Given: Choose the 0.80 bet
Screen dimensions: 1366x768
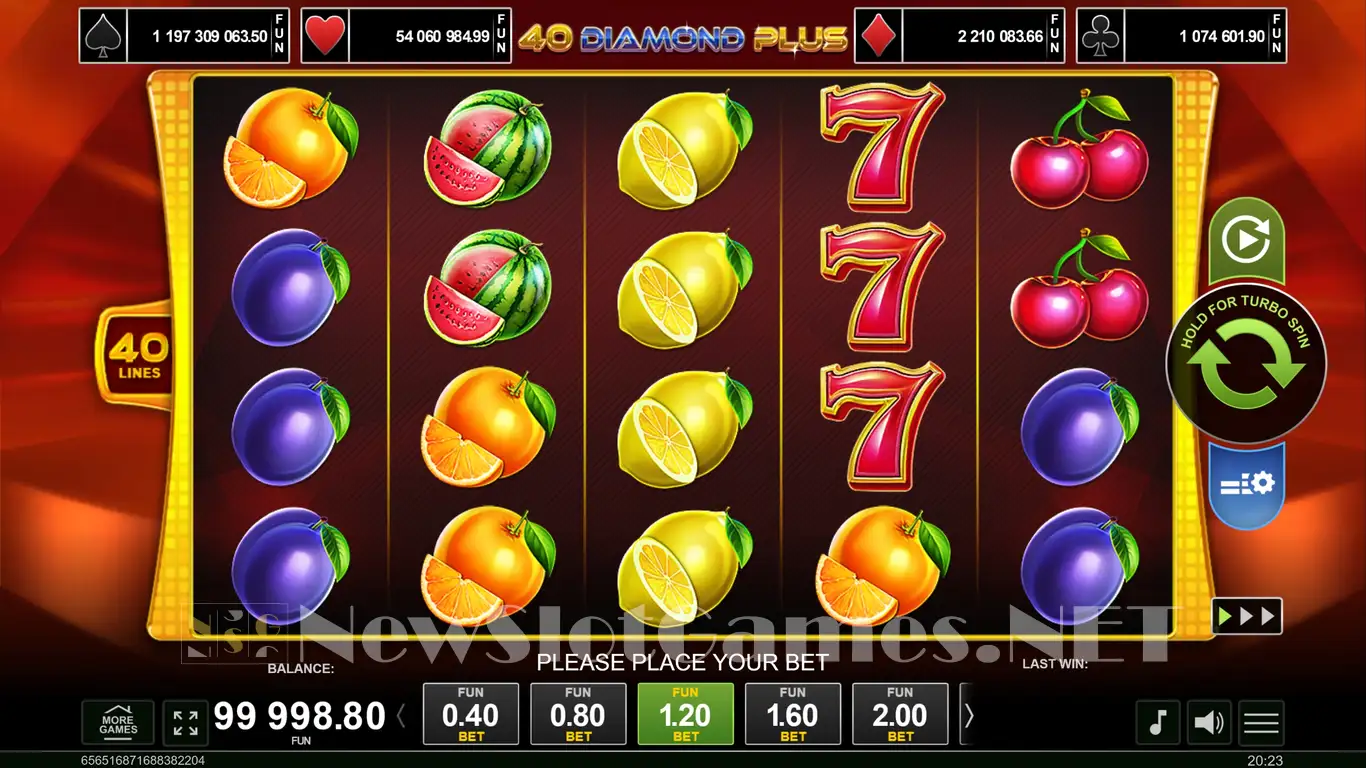Looking at the screenshot, I should coord(578,714).
